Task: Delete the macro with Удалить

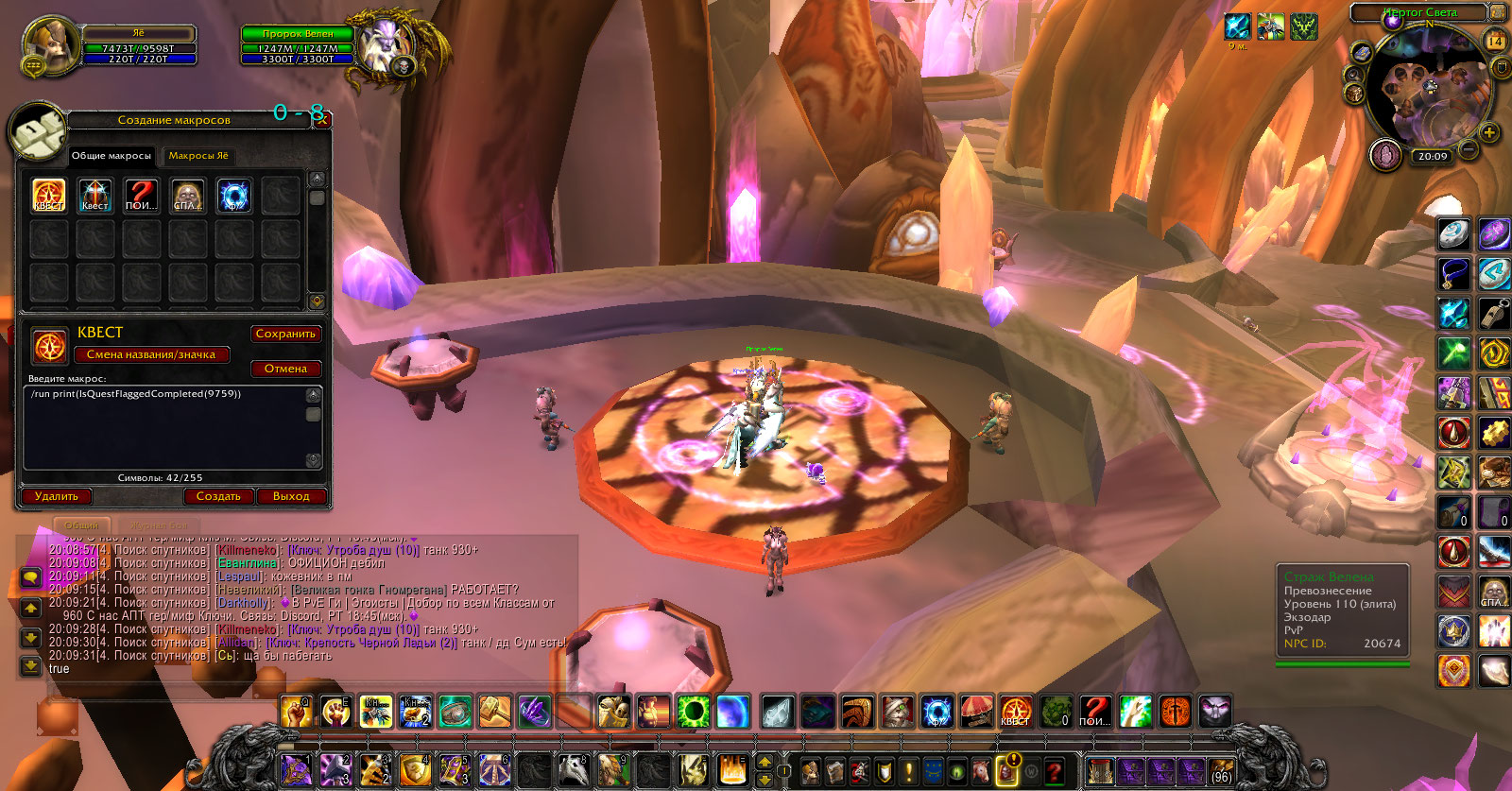Action: pos(57,496)
